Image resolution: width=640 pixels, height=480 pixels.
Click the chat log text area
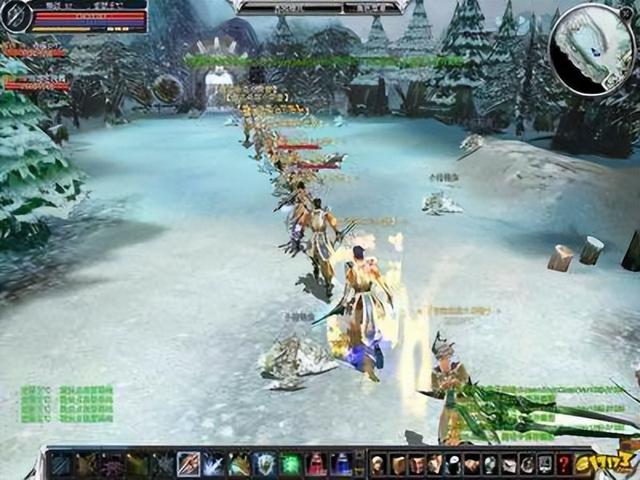67,402
